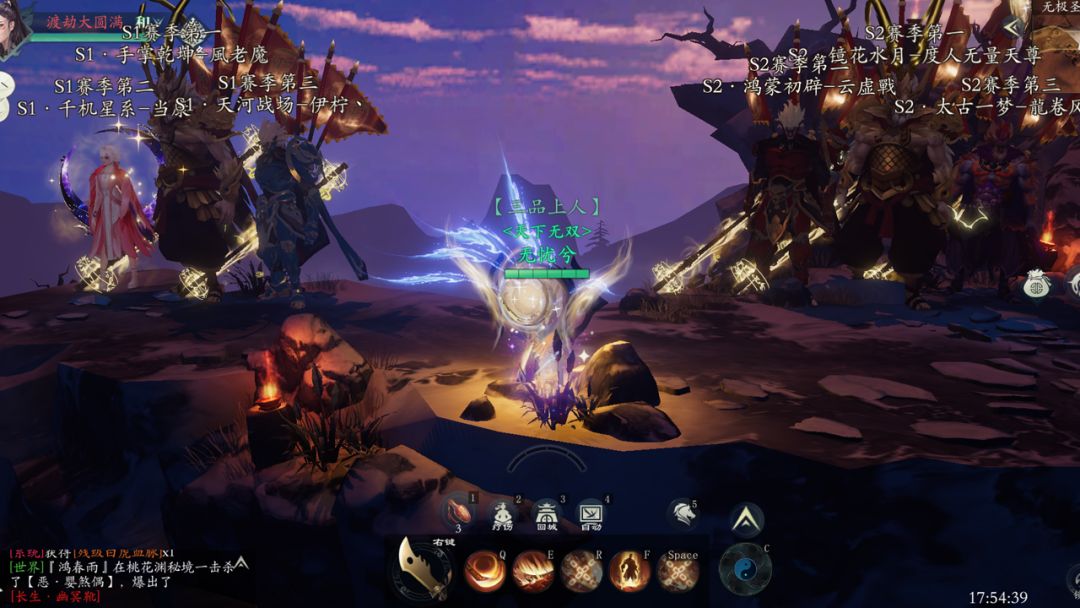Trigger the Space crossed-chains skill
This screenshot has height=608, width=1080.
pos(678,573)
